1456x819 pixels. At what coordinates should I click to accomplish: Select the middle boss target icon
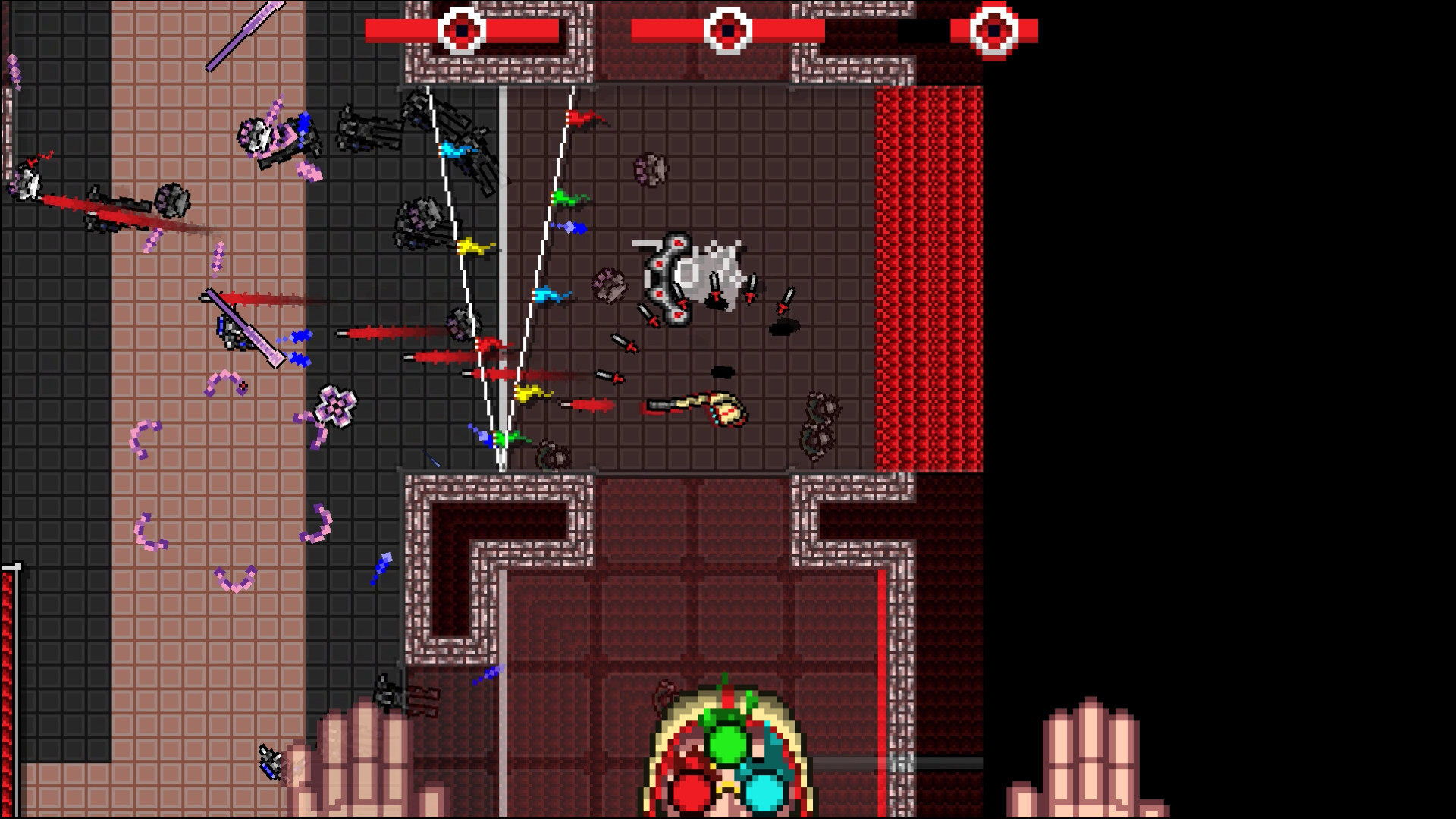click(730, 31)
